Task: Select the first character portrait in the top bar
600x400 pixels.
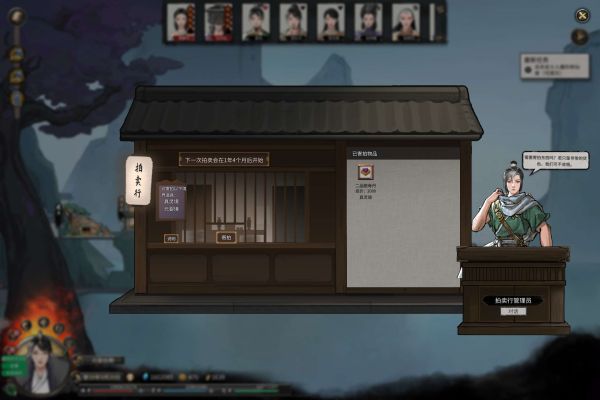Action: click(x=181, y=21)
